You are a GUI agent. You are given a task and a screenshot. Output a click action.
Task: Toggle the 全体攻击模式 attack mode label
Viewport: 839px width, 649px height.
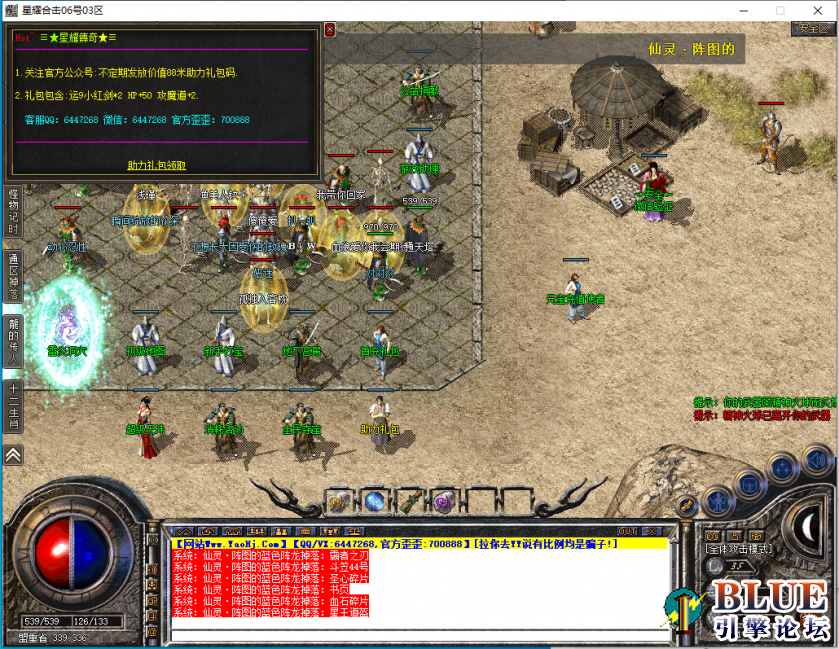point(738,548)
